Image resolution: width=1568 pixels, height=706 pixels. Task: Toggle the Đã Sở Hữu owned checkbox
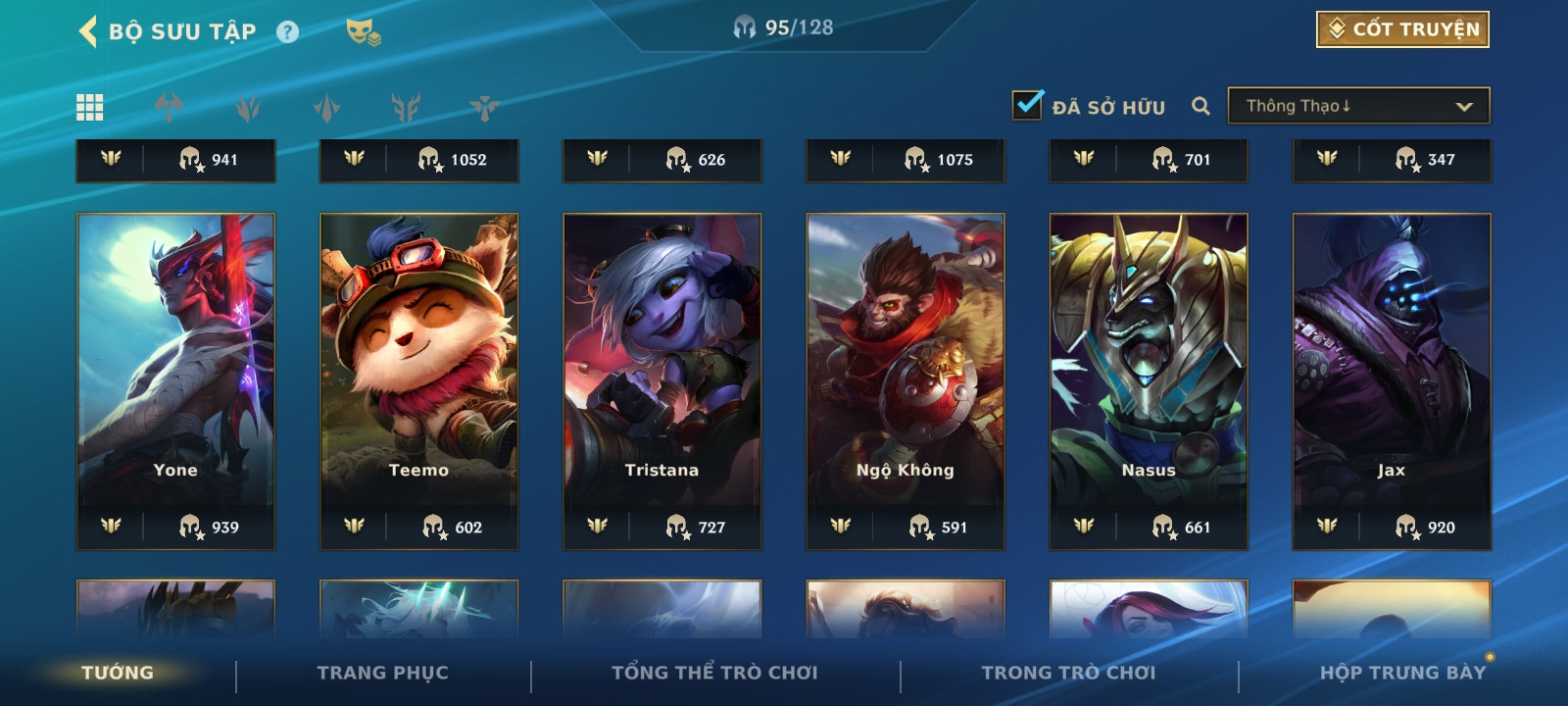click(1027, 105)
